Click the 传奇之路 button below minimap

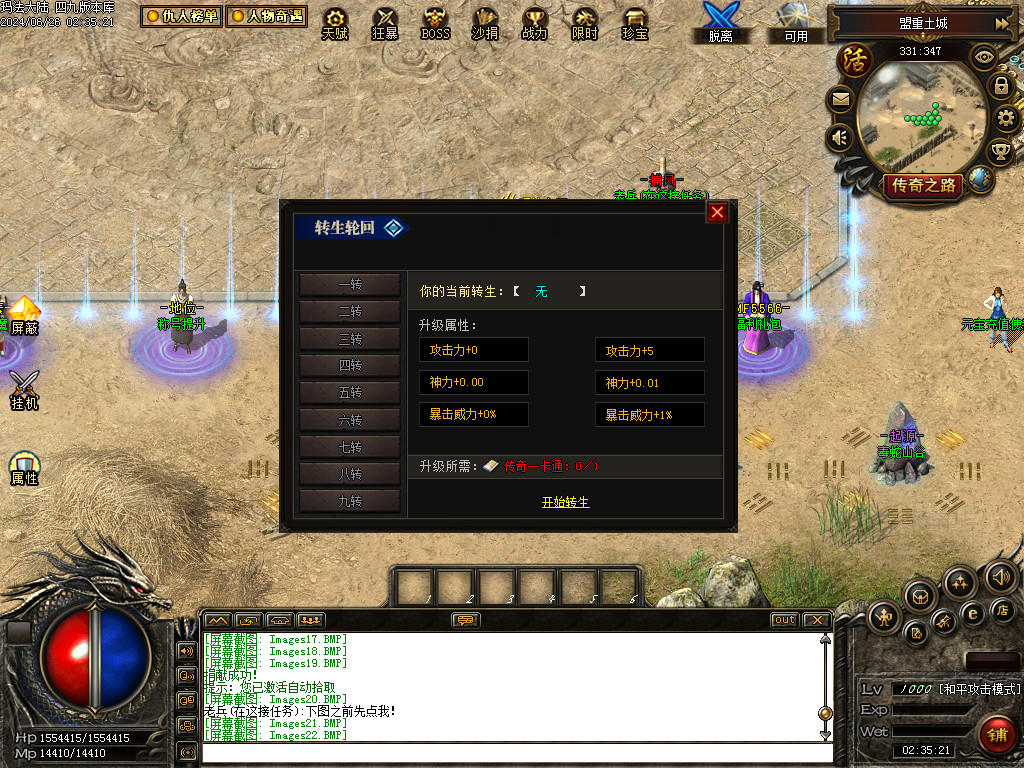coord(924,185)
